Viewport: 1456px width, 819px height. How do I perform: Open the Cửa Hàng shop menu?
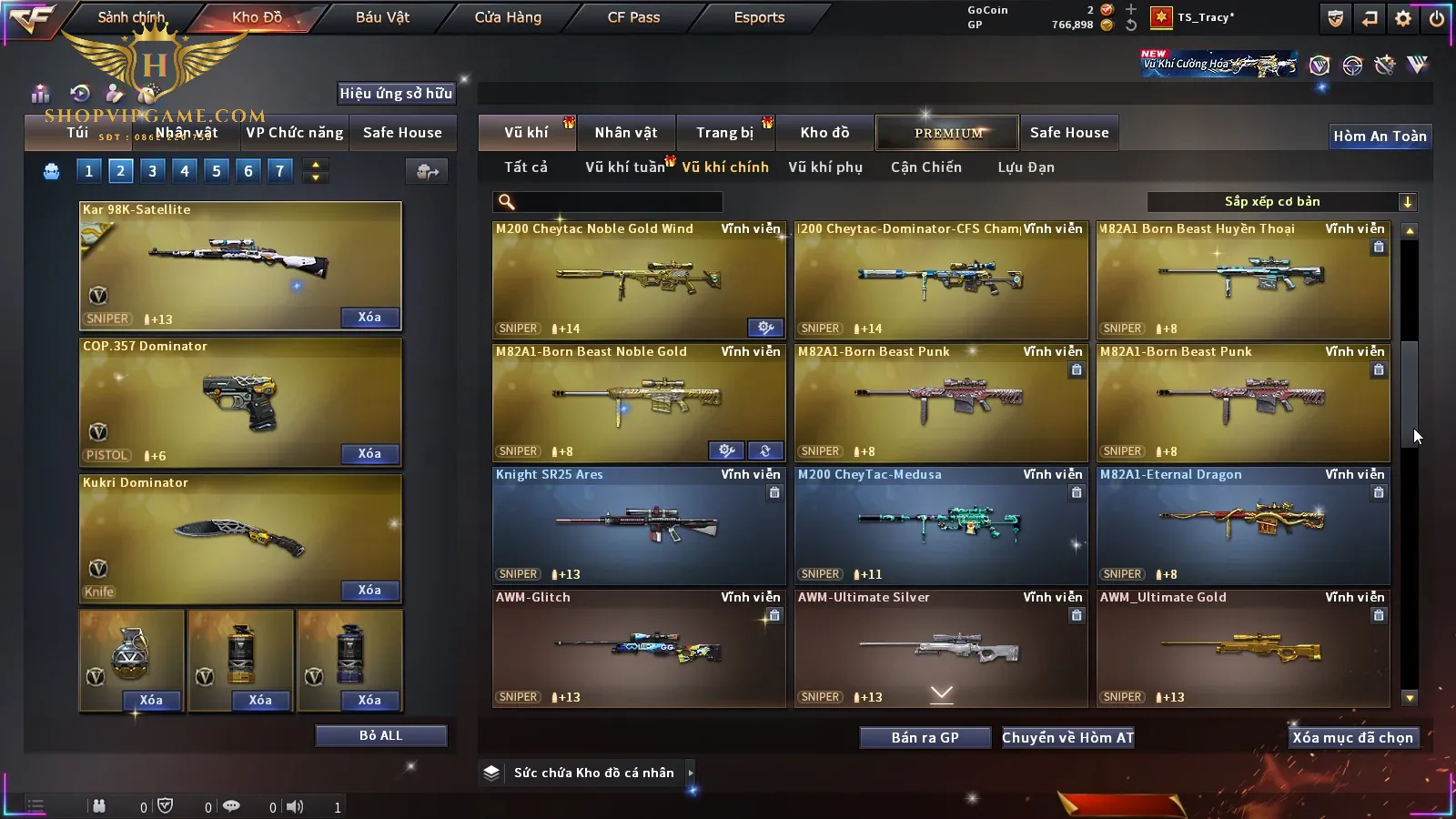pyautogui.click(x=508, y=17)
